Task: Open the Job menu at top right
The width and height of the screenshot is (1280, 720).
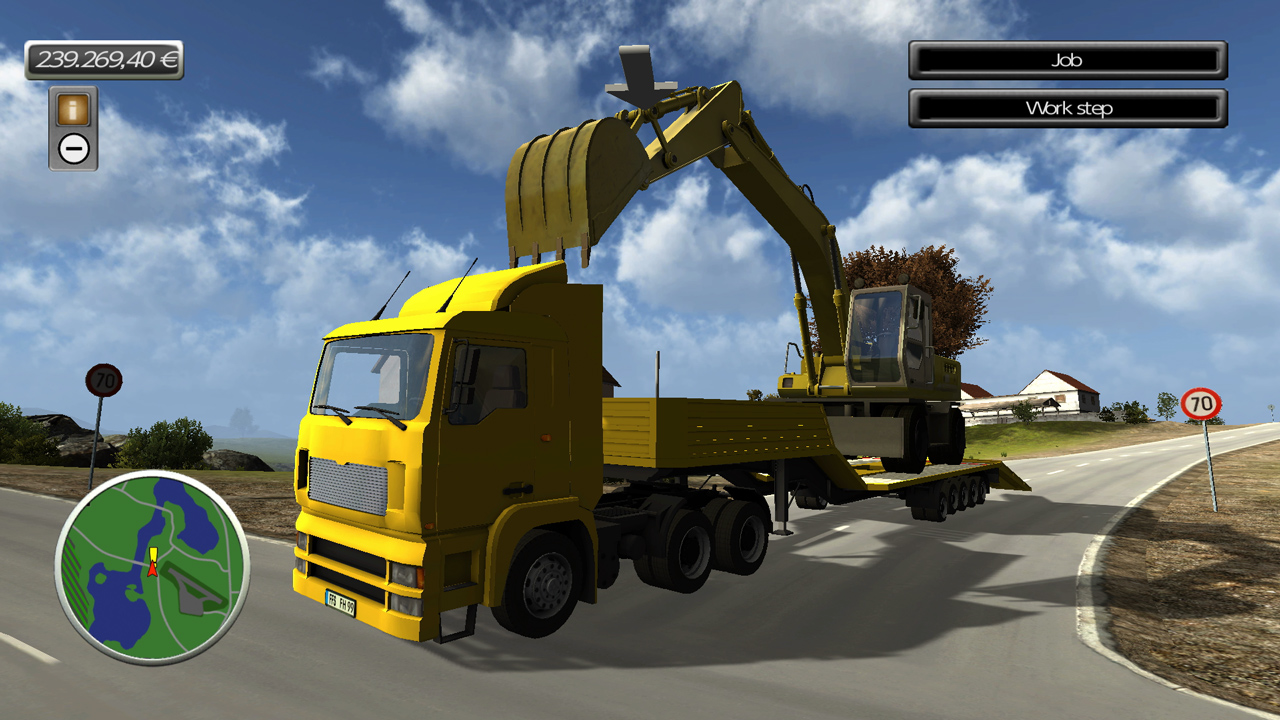Action: pyautogui.click(x=1068, y=60)
